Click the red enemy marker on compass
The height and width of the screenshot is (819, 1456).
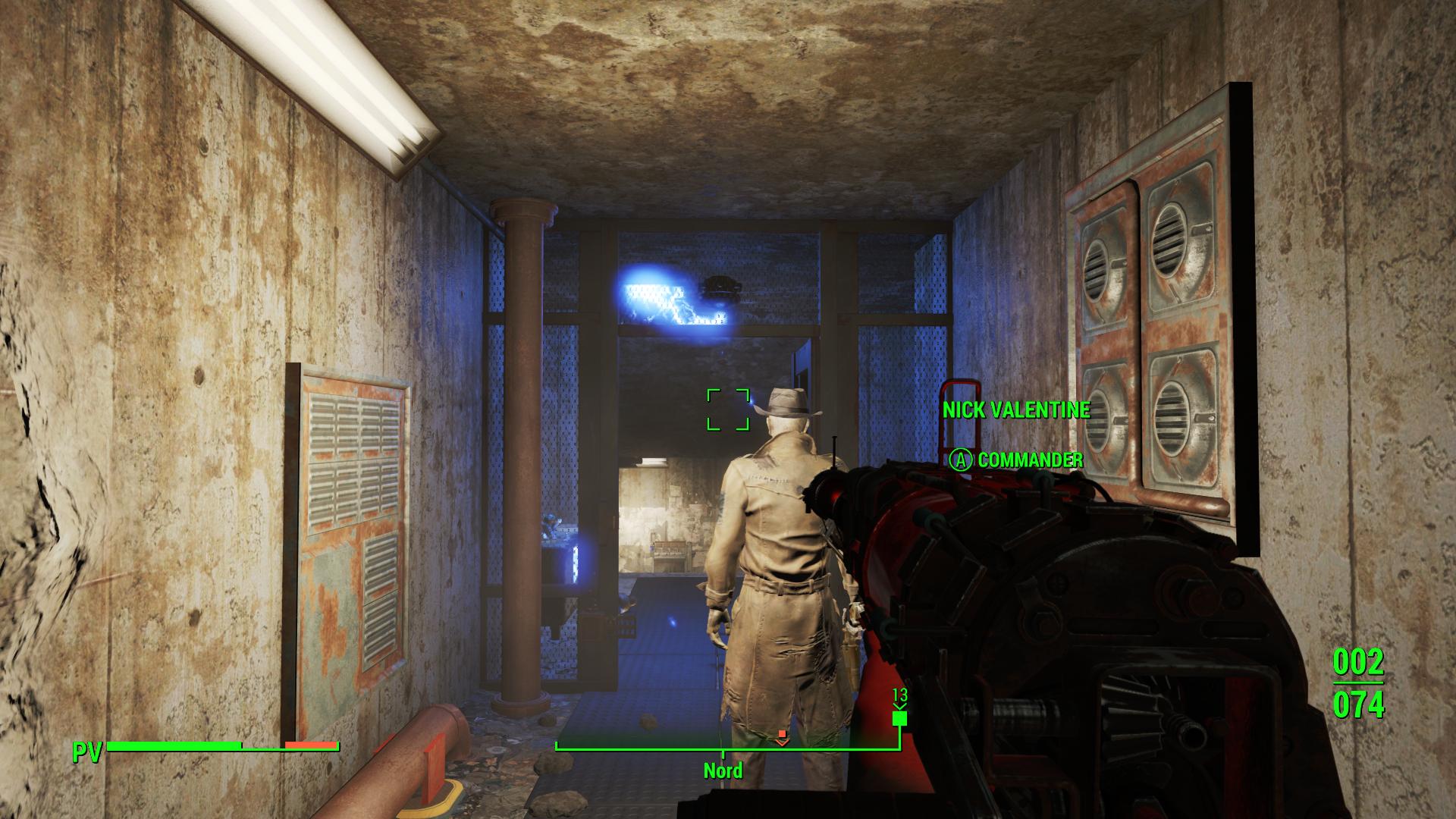(x=782, y=736)
